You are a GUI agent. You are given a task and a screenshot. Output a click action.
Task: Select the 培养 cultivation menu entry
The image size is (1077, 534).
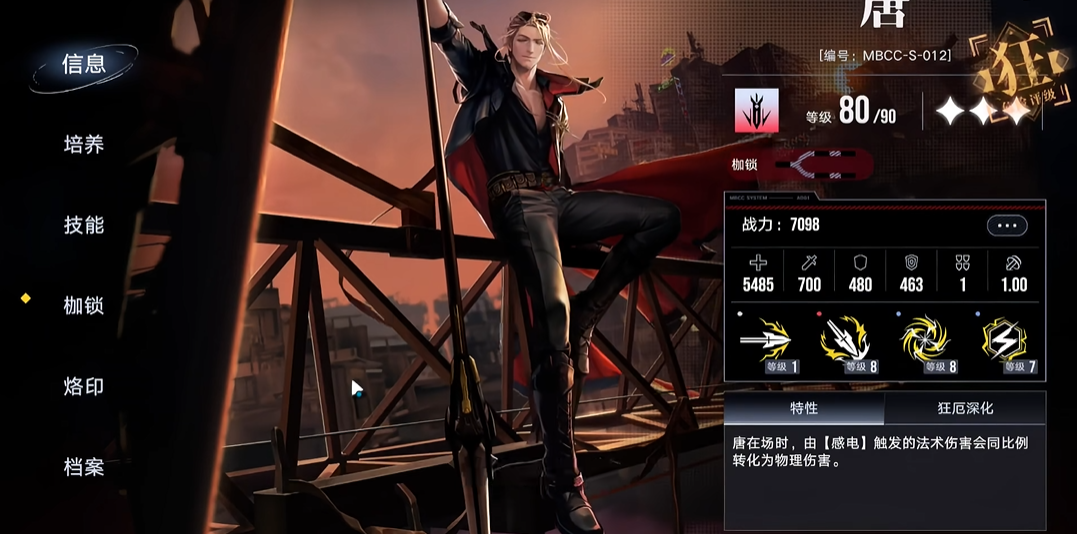coord(84,145)
